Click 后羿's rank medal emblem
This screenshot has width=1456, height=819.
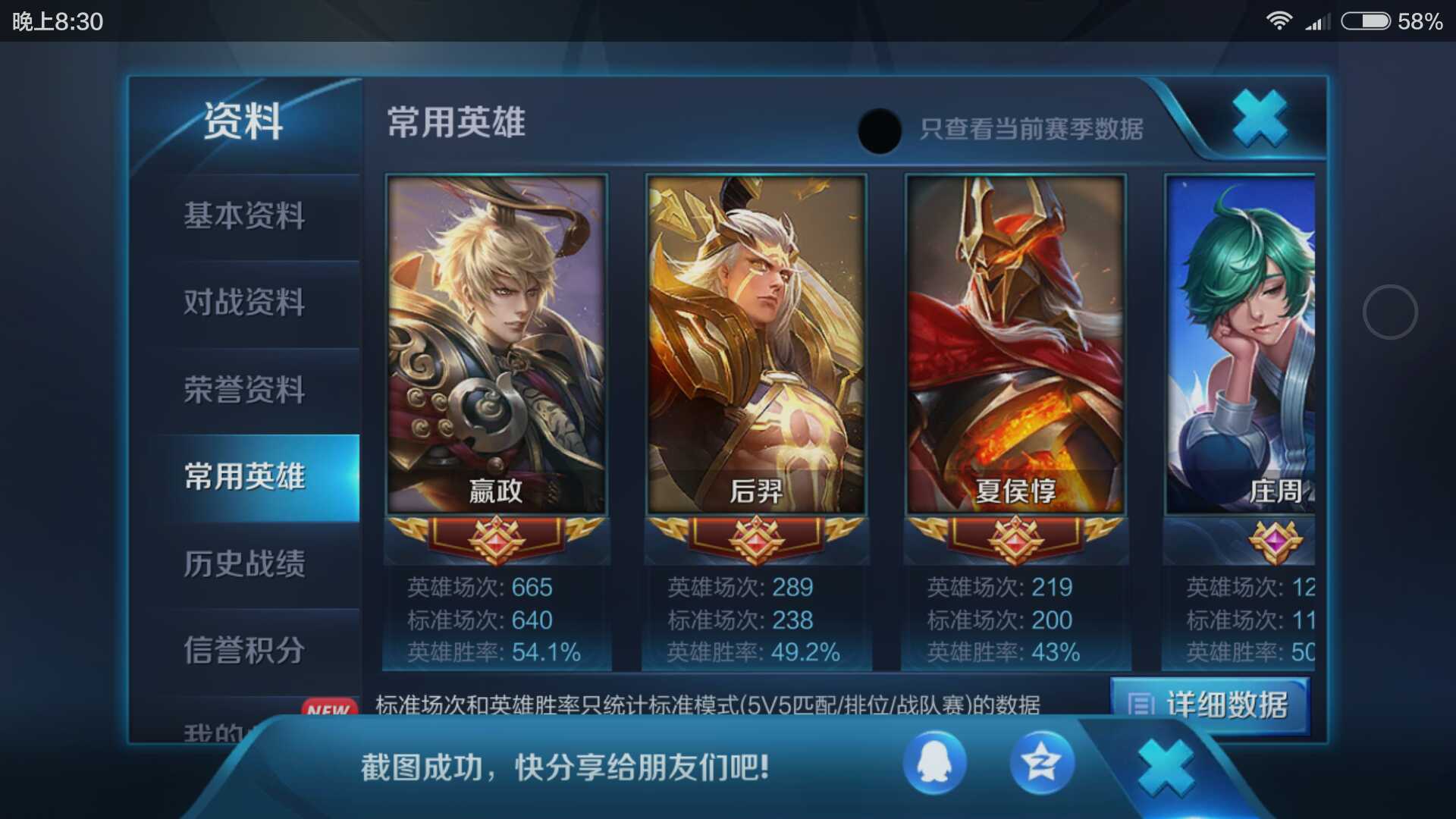pos(756,538)
